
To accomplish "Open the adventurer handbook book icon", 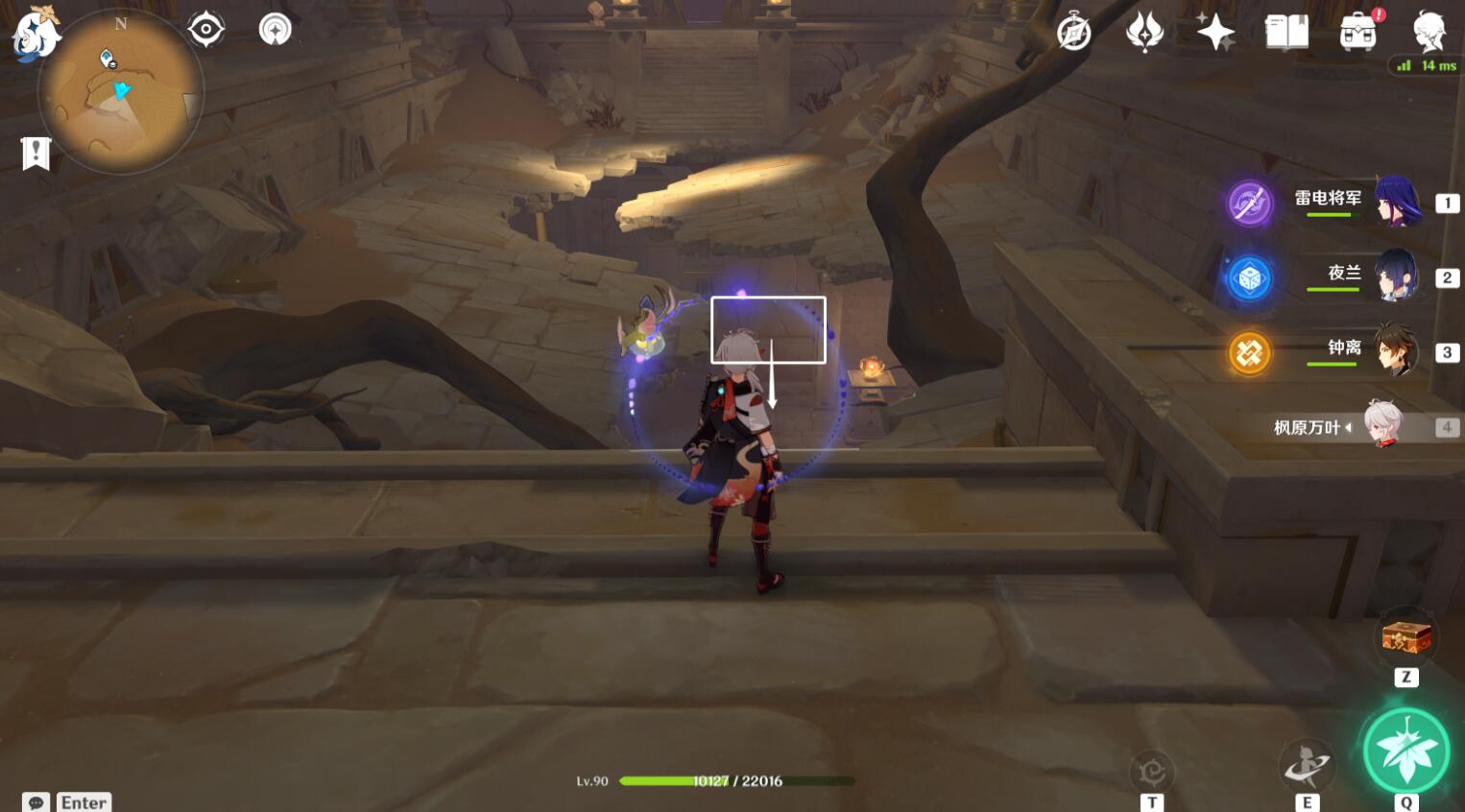I will [x=1286, y=33].
